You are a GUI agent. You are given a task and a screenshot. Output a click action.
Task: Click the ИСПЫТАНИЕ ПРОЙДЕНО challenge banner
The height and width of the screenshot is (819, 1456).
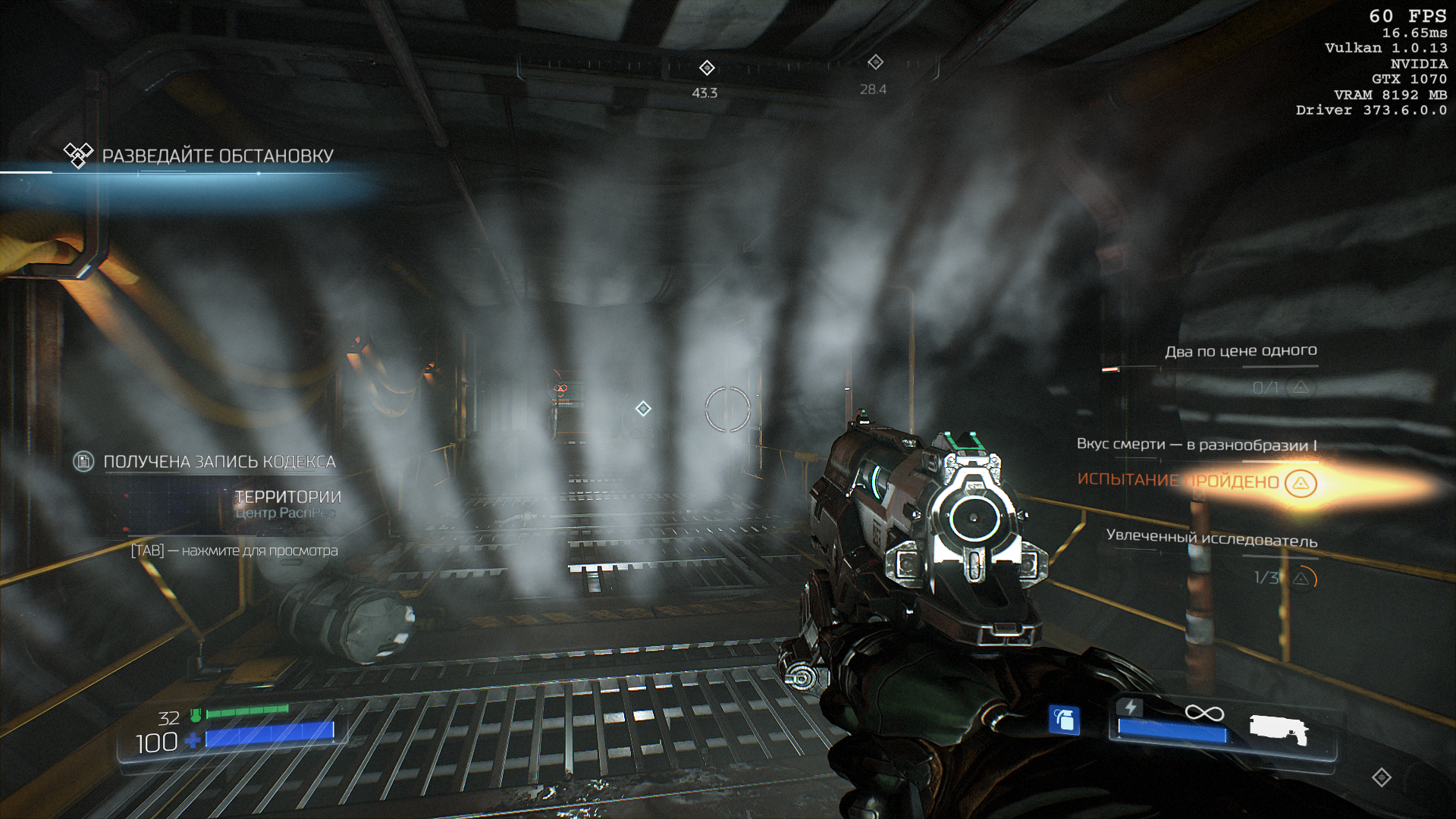[x=1178, y=481]
